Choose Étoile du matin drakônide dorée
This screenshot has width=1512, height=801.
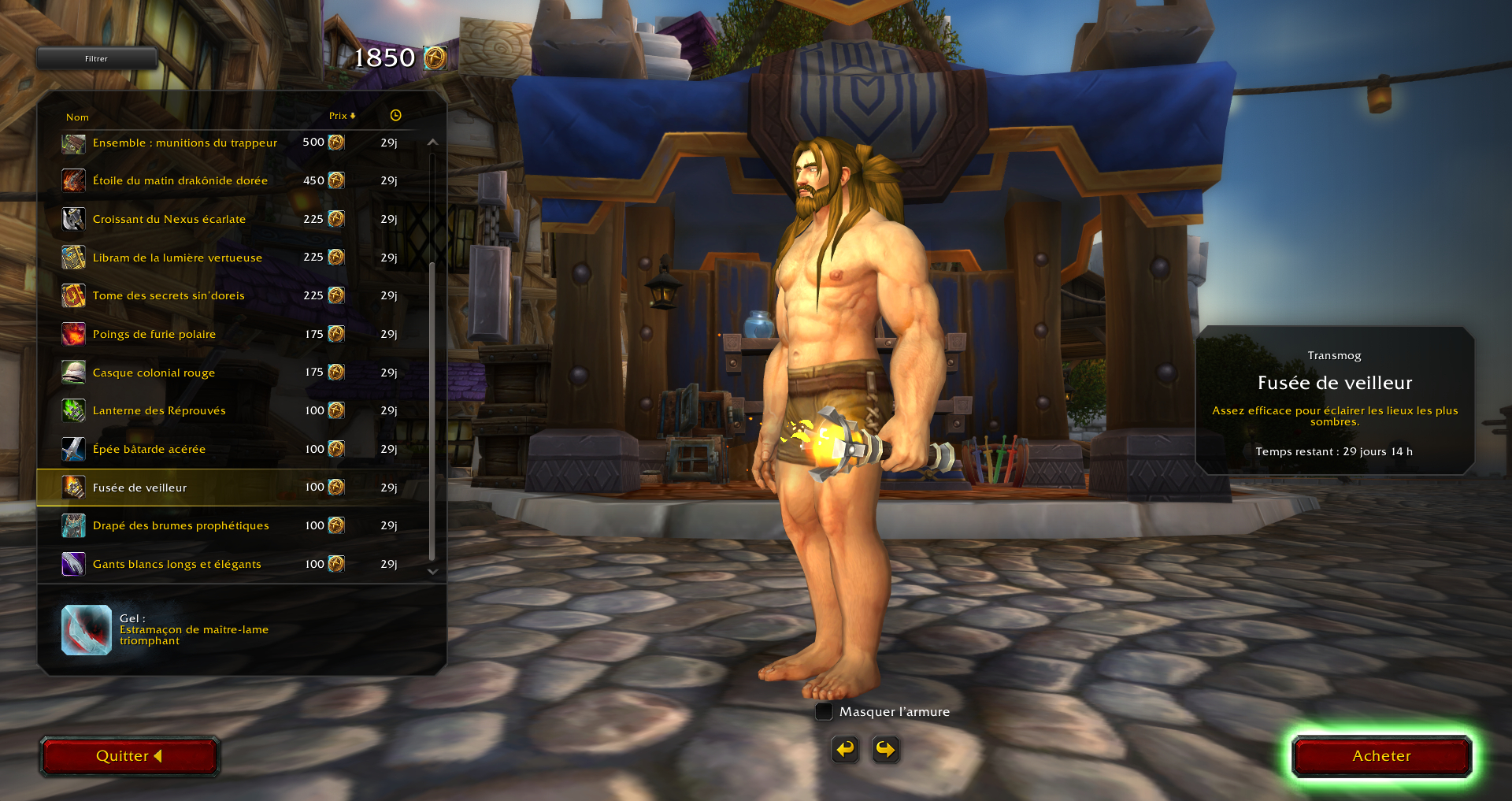pyautogui.click(x=180, y=180)
